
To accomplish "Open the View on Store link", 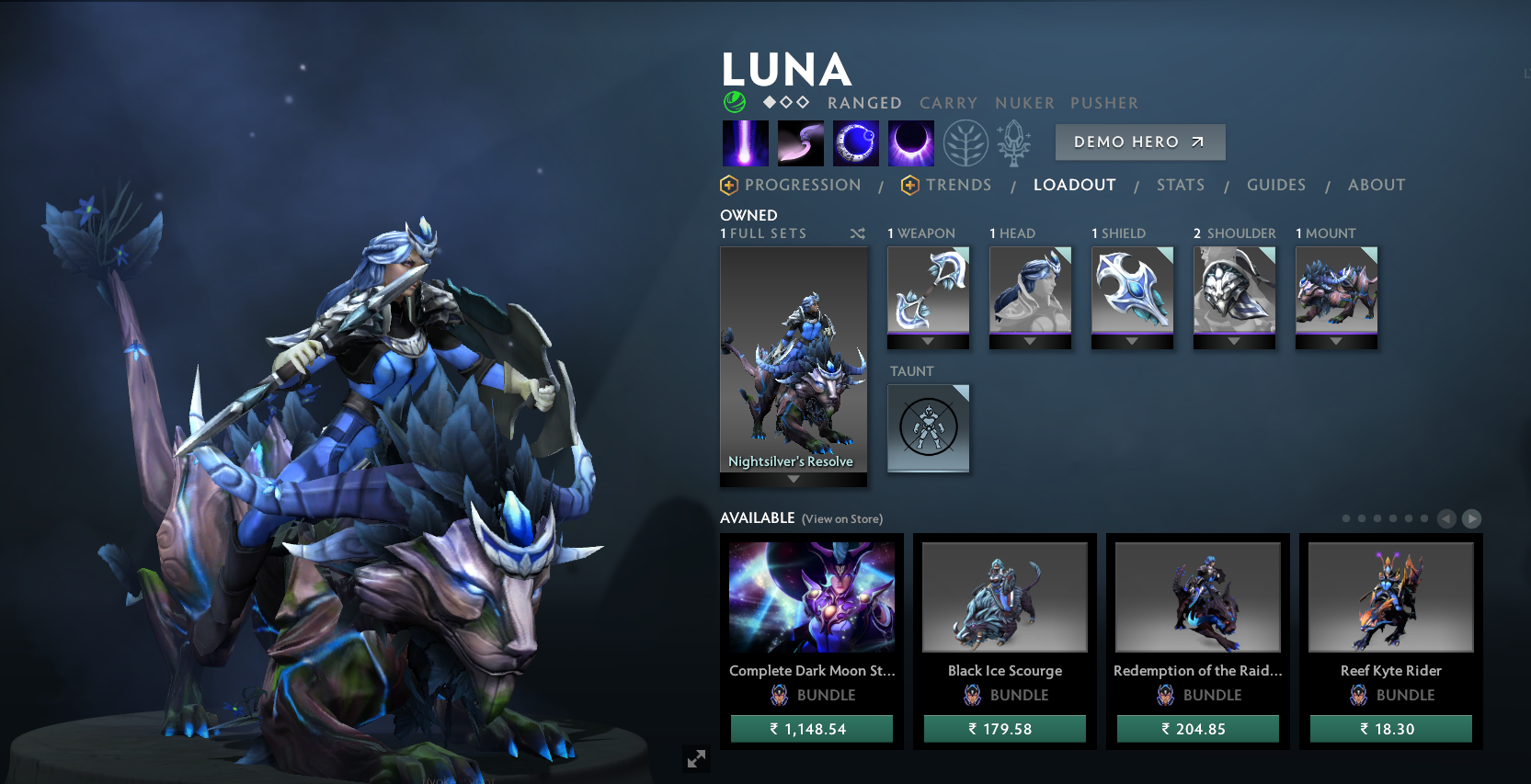I will (841, 518).
